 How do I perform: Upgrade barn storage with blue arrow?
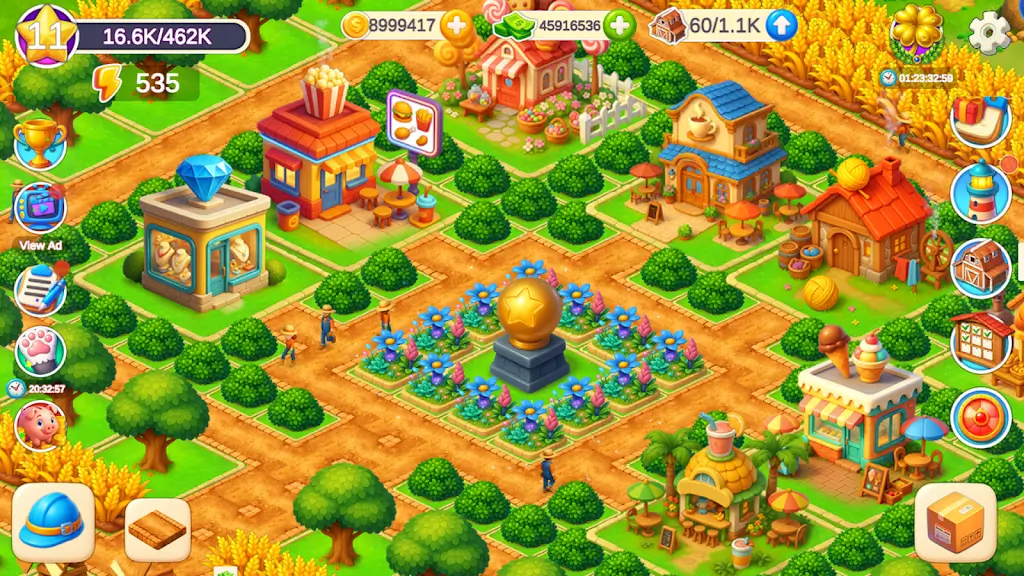781,26
